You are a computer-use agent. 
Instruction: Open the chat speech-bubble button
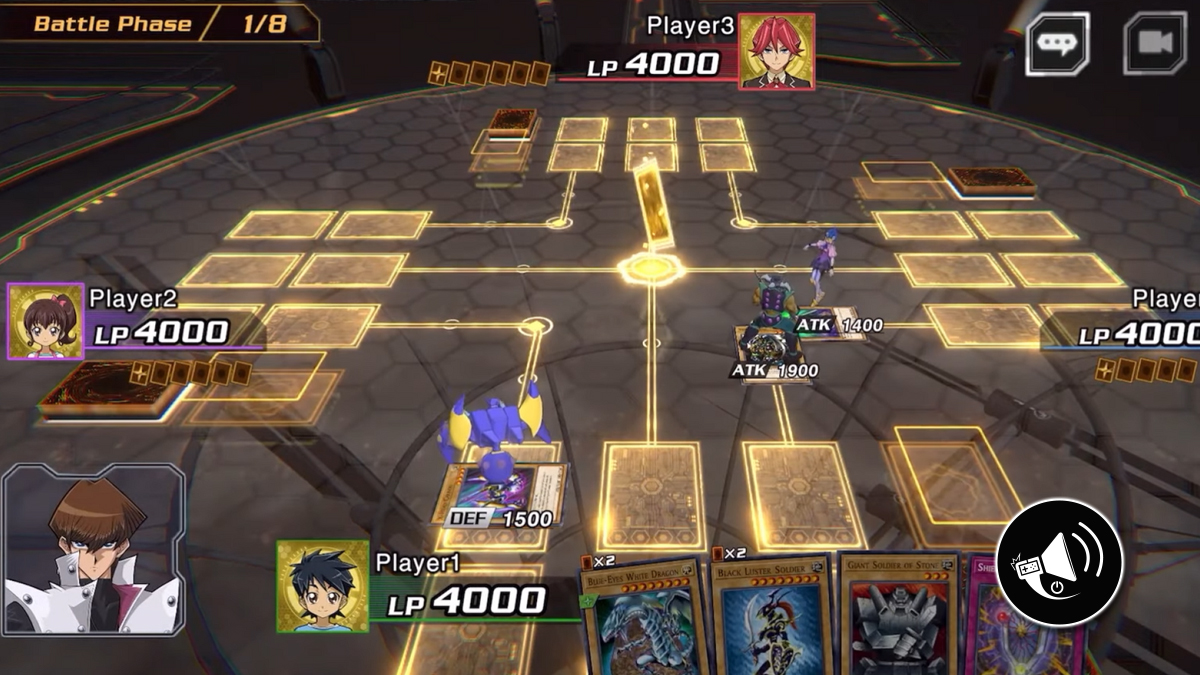(1057, 44)
